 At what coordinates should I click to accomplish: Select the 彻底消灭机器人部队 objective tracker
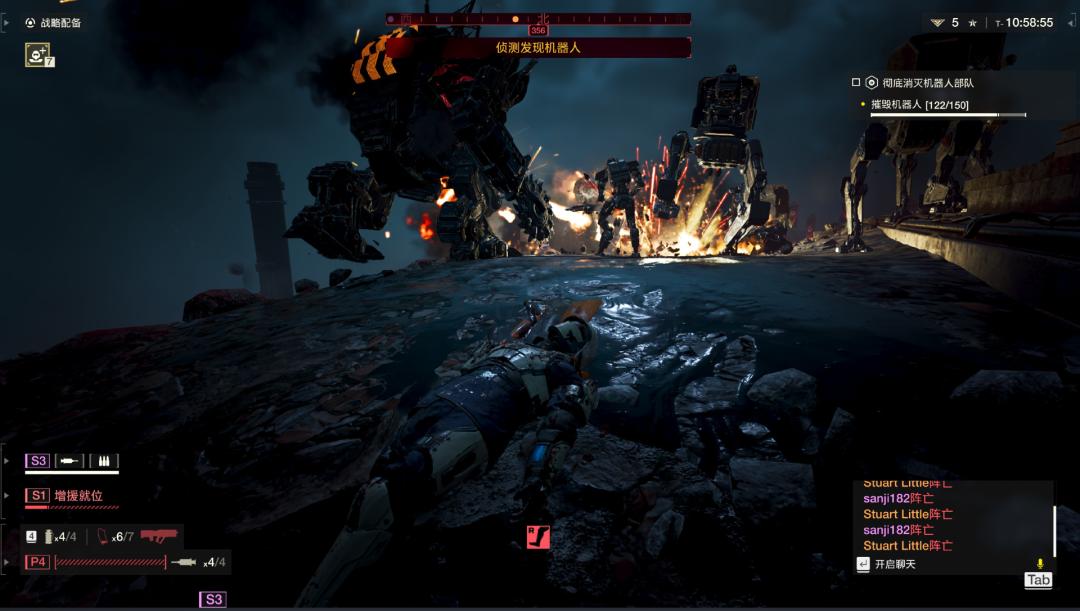920,83
